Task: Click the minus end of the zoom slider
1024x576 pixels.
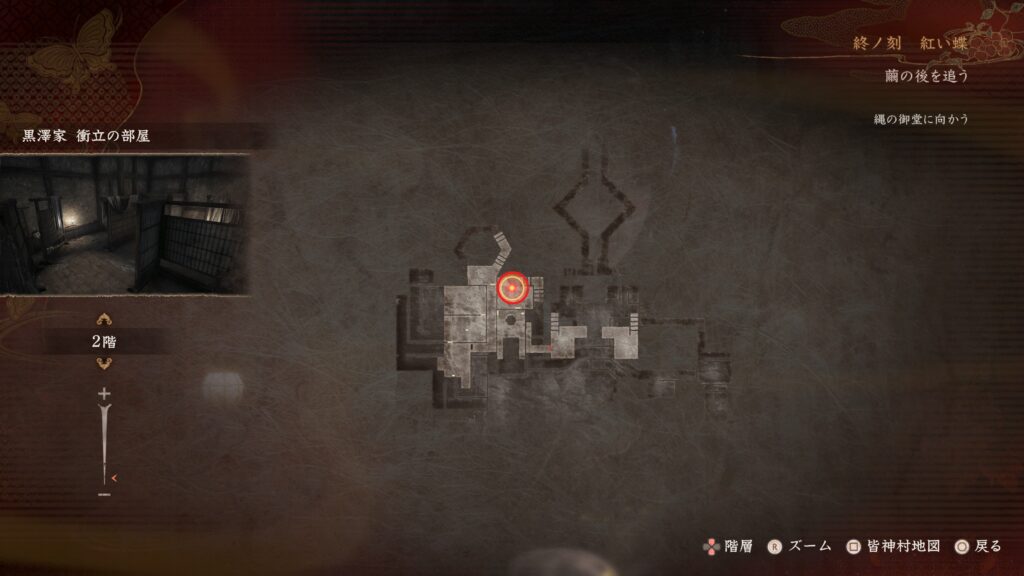Action: coord(104,494)
